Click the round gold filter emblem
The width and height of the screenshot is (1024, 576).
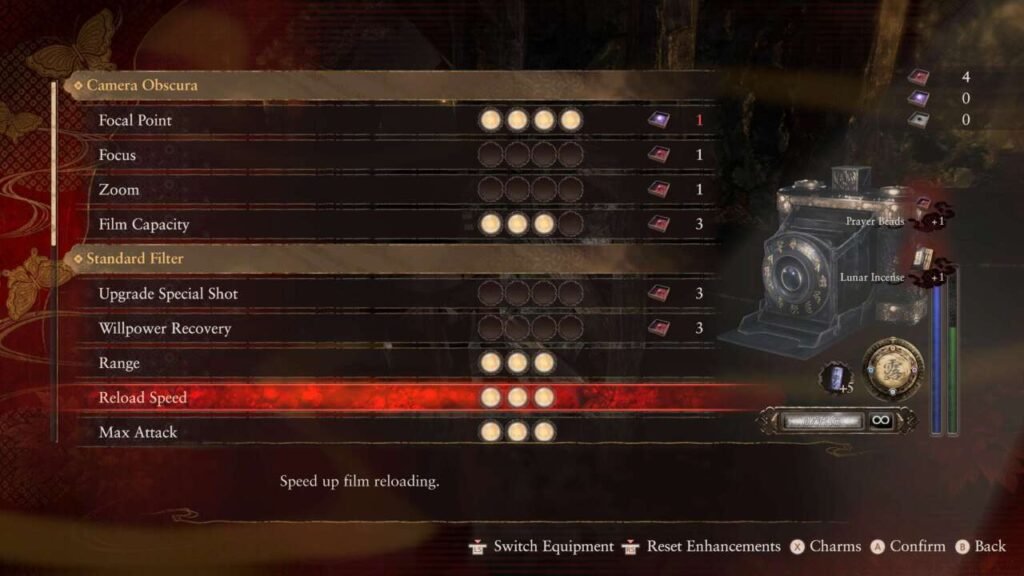(892, 370)
